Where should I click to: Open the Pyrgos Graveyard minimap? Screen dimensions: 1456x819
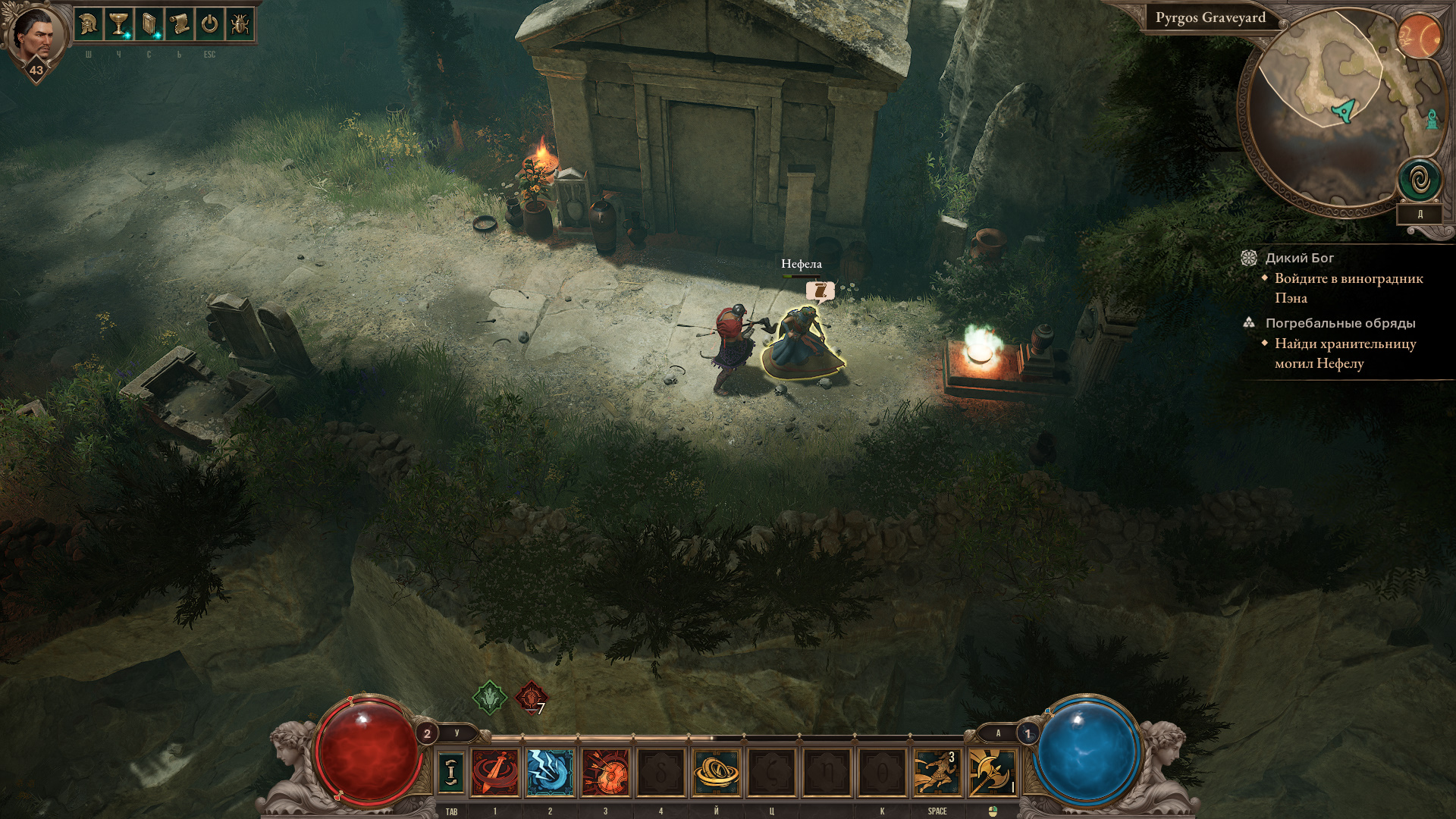point(1335,106)
